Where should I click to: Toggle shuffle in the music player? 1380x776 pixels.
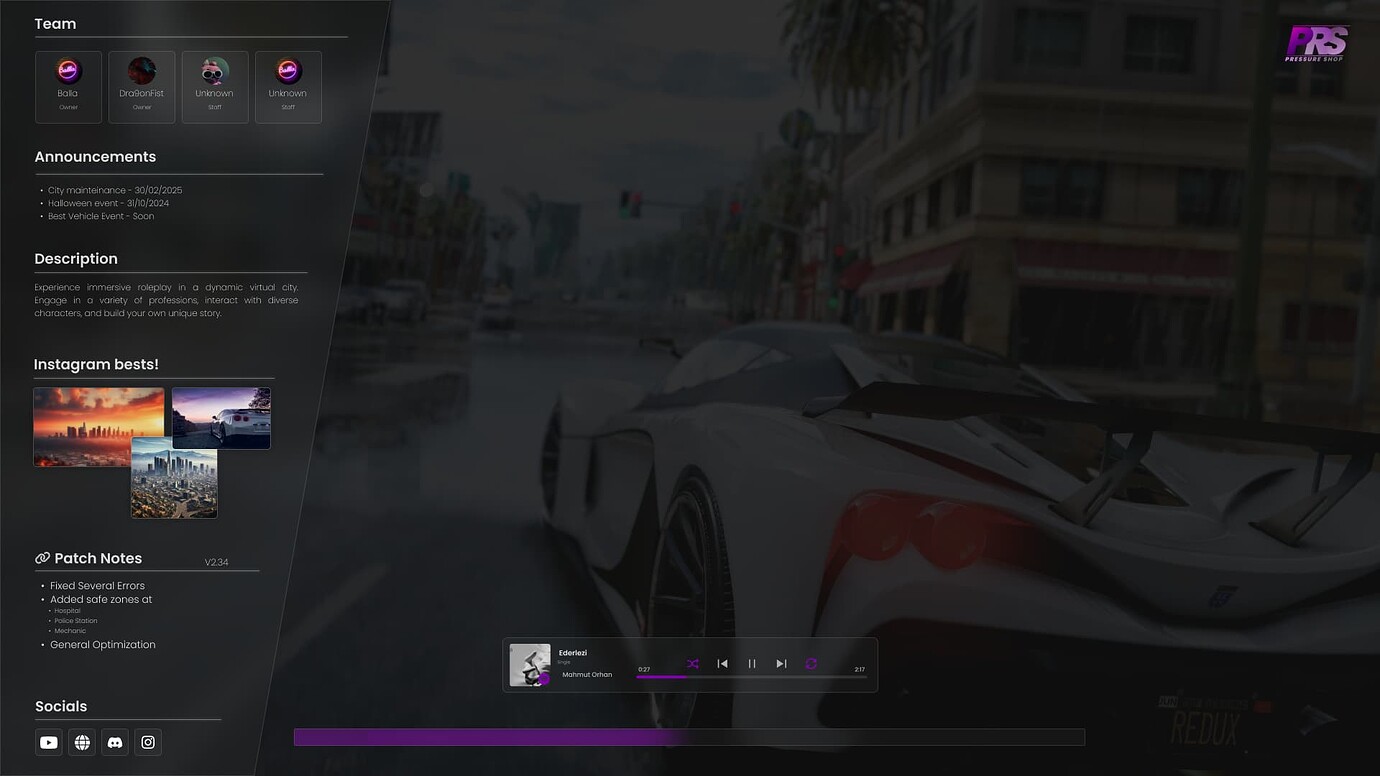(x=692, y=663)
